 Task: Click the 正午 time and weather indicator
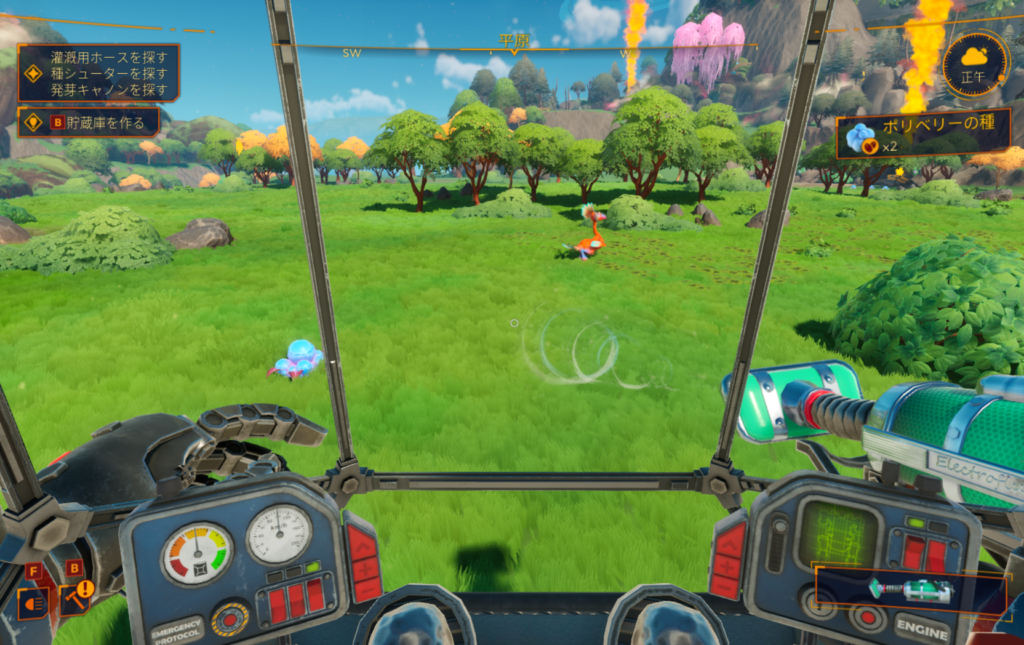[974, 65]
